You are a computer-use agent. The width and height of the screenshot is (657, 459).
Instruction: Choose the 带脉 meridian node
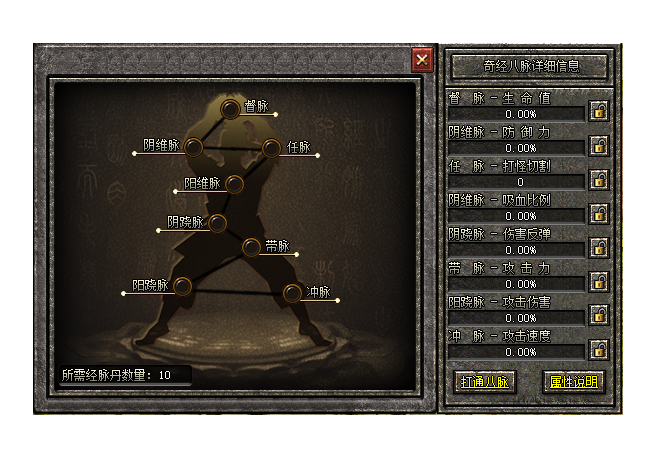tap(251, 247)
